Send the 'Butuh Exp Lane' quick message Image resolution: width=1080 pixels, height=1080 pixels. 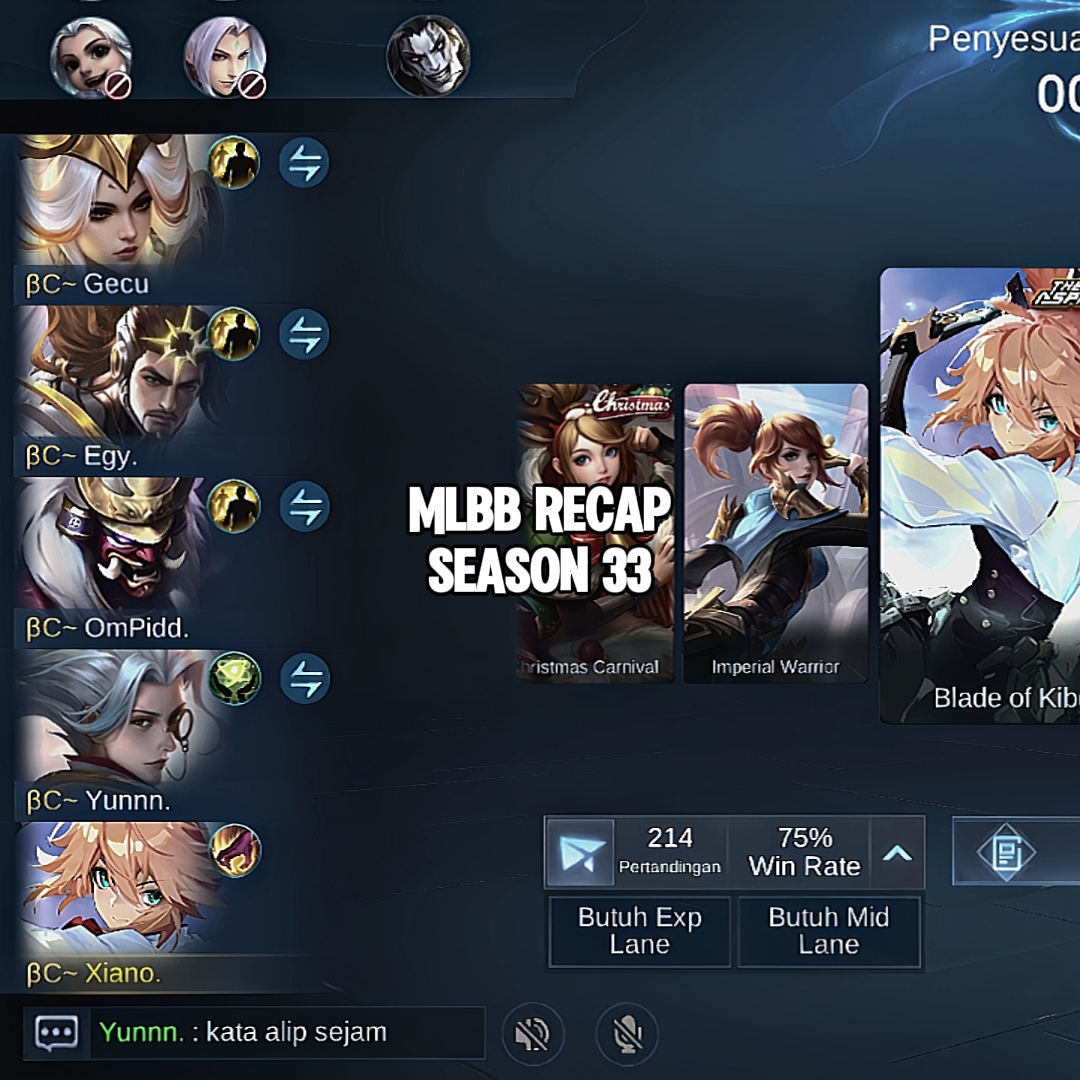tap(640, 931)
